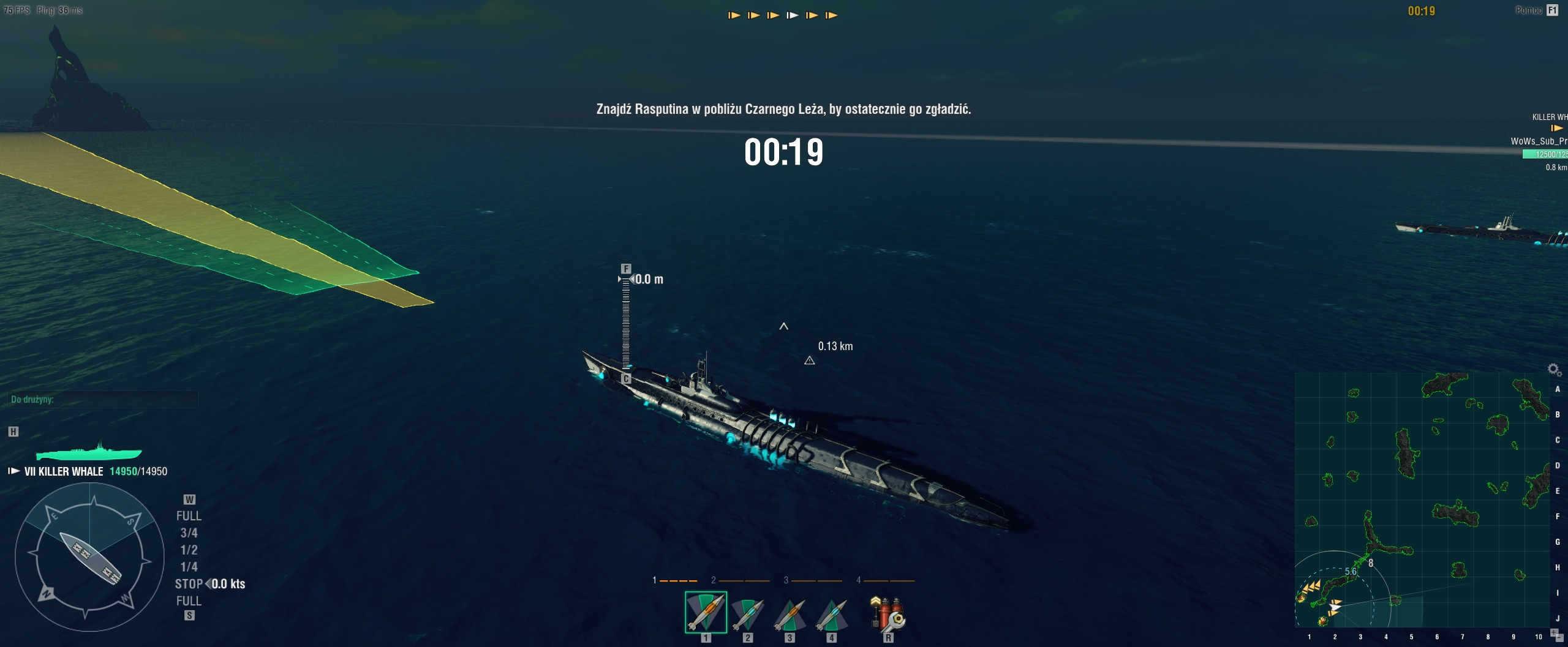Screen dimensions: 1568x647
Task: Click the submarine depth gauge scale
Action: tap(625, 324)
